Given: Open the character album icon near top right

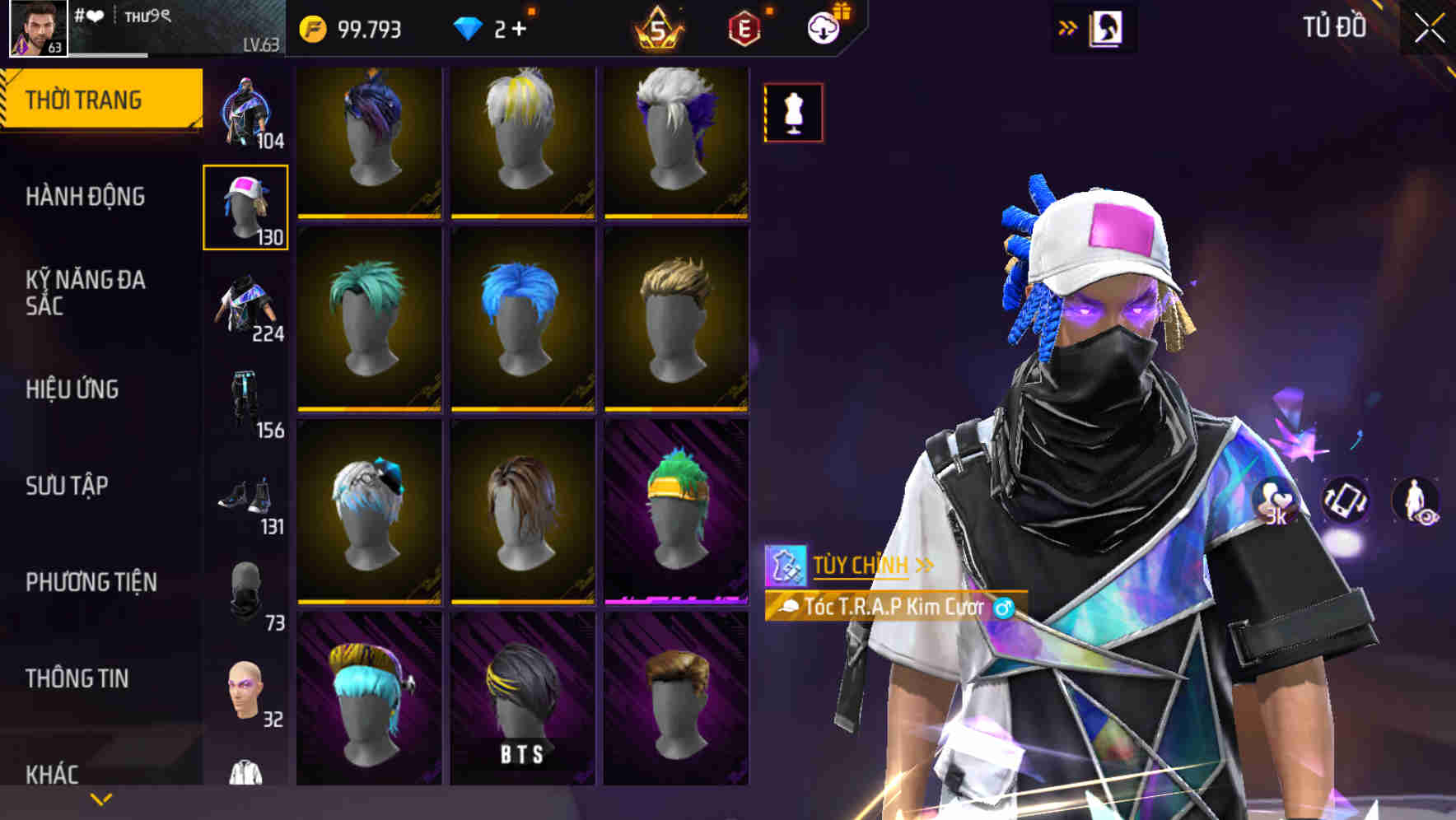Looking at the screenshot, I should (x=1105, y=27).
